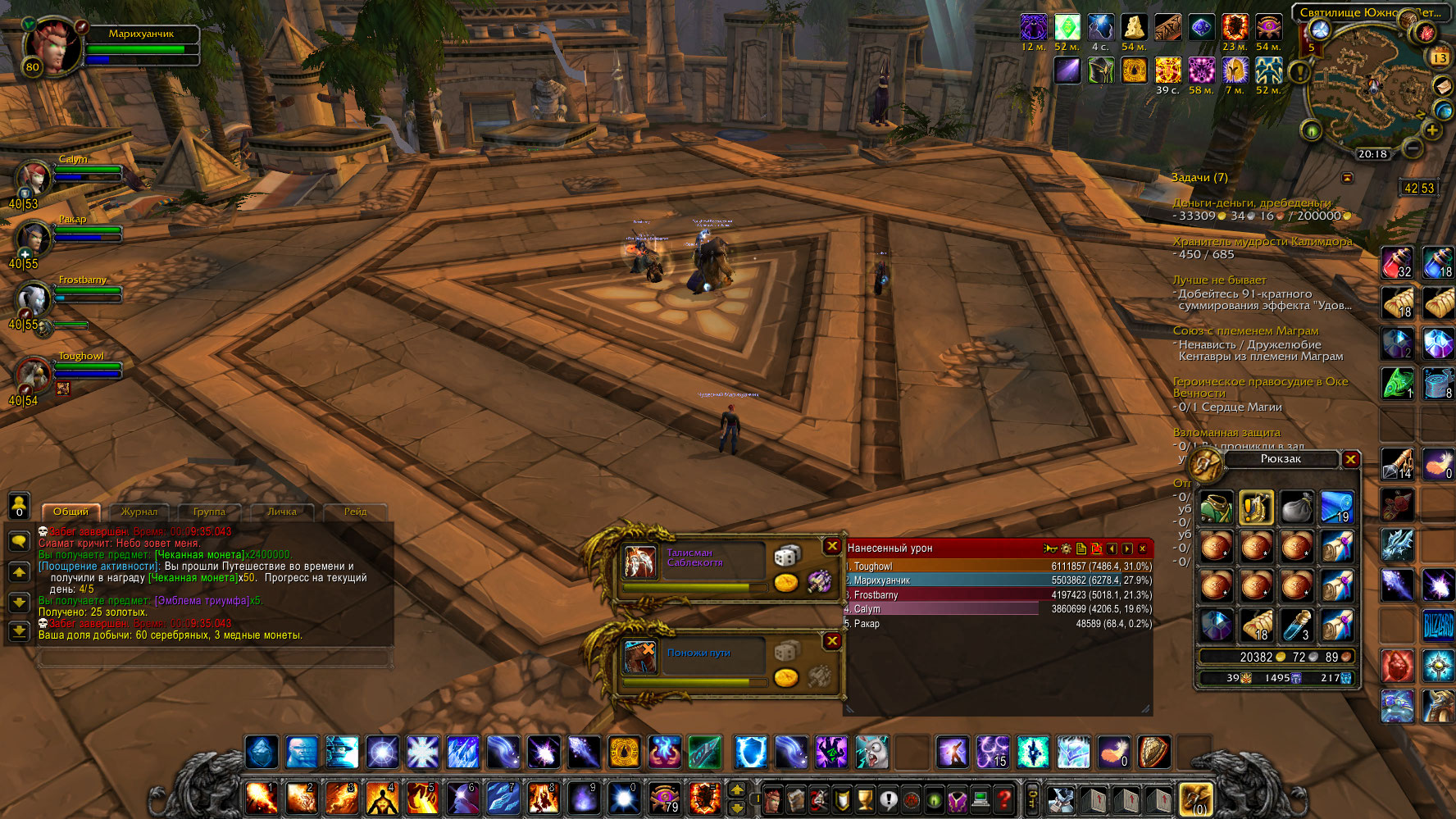Open the calendar button showing 13
The image size is (1456, 819).
(1440, 57)
